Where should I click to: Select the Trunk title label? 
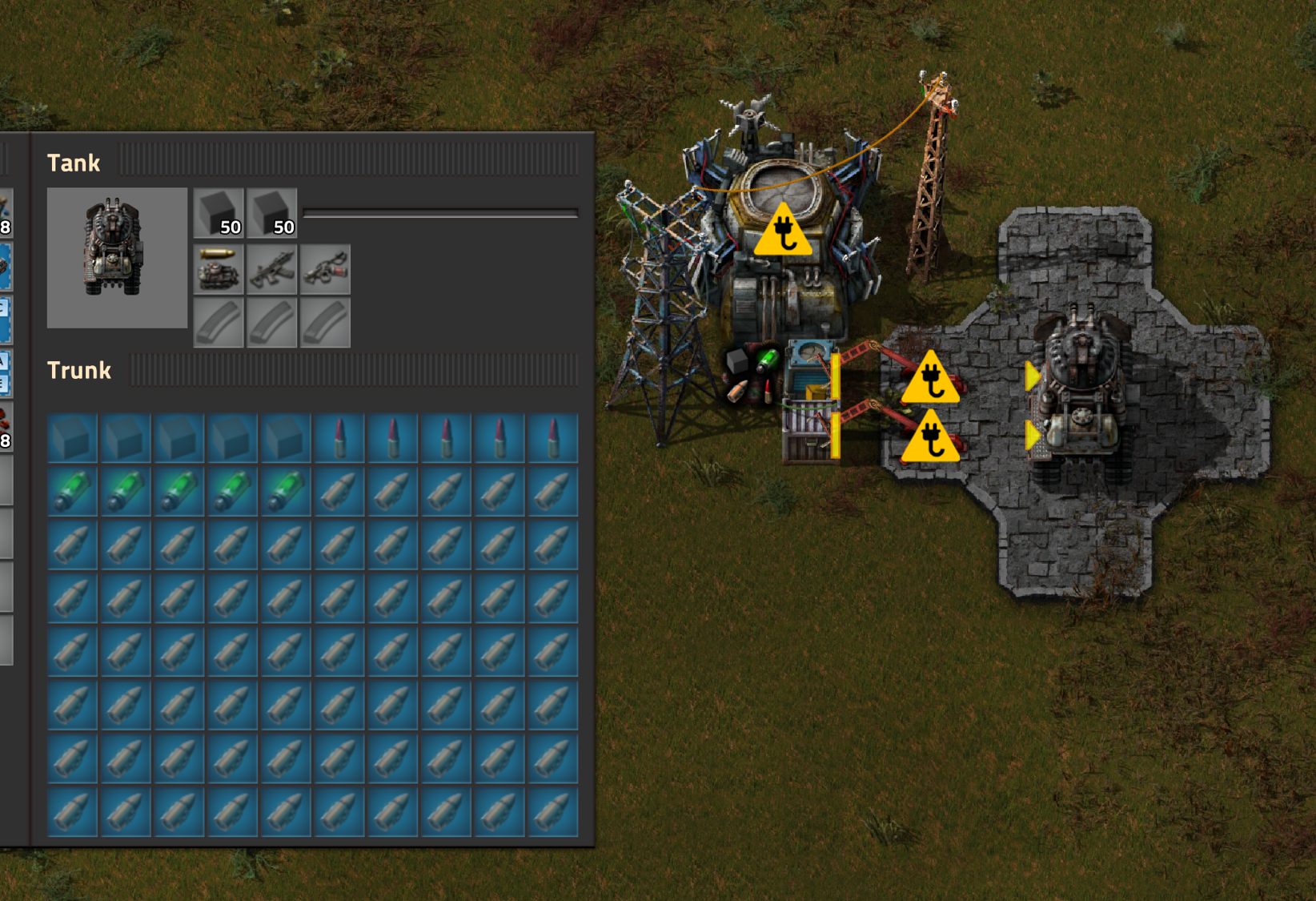[x=79, y=370]
